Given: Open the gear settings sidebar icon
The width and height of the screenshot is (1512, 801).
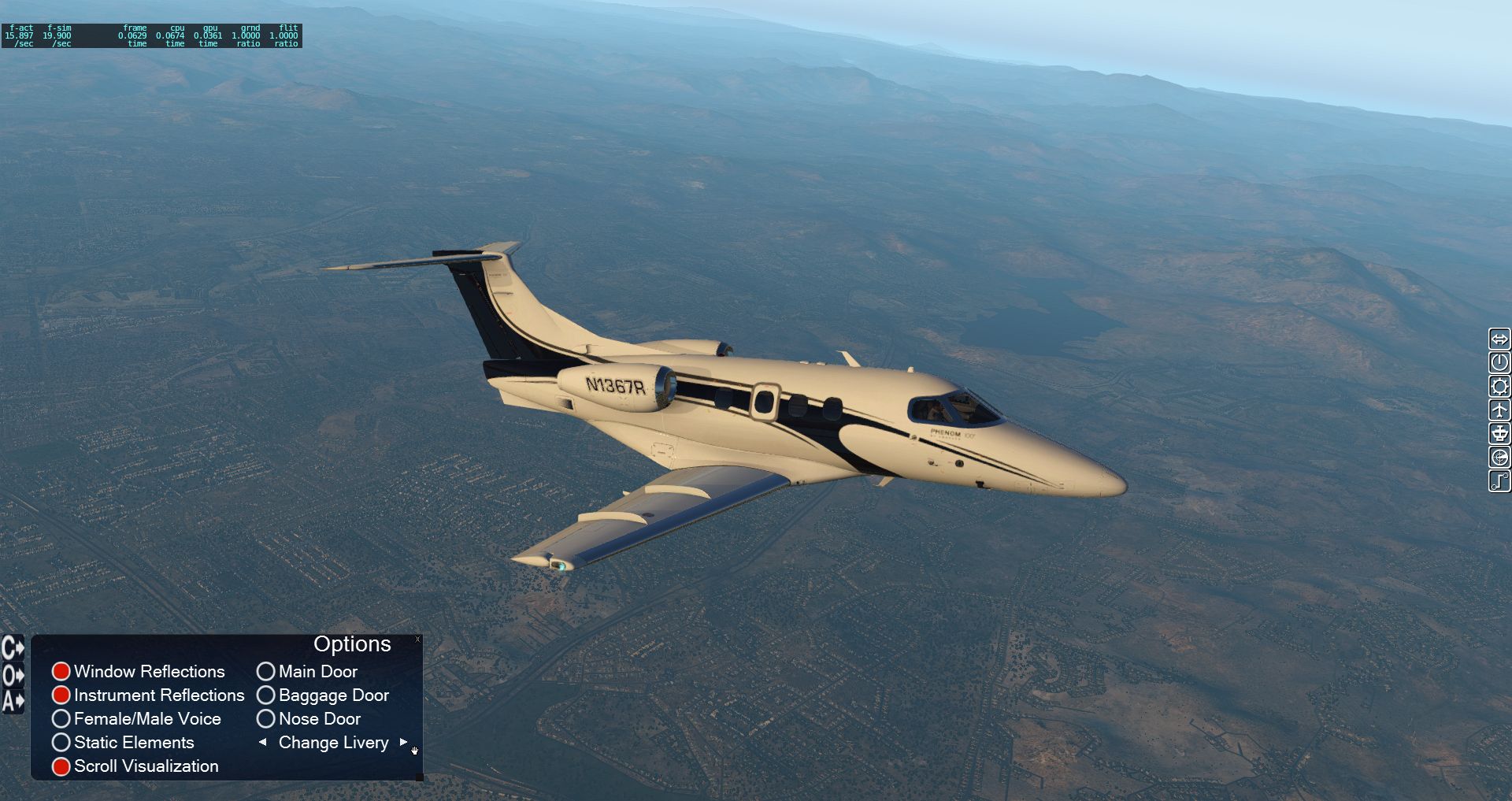Looking at the screenshot, I should (x=1499, y=387).
